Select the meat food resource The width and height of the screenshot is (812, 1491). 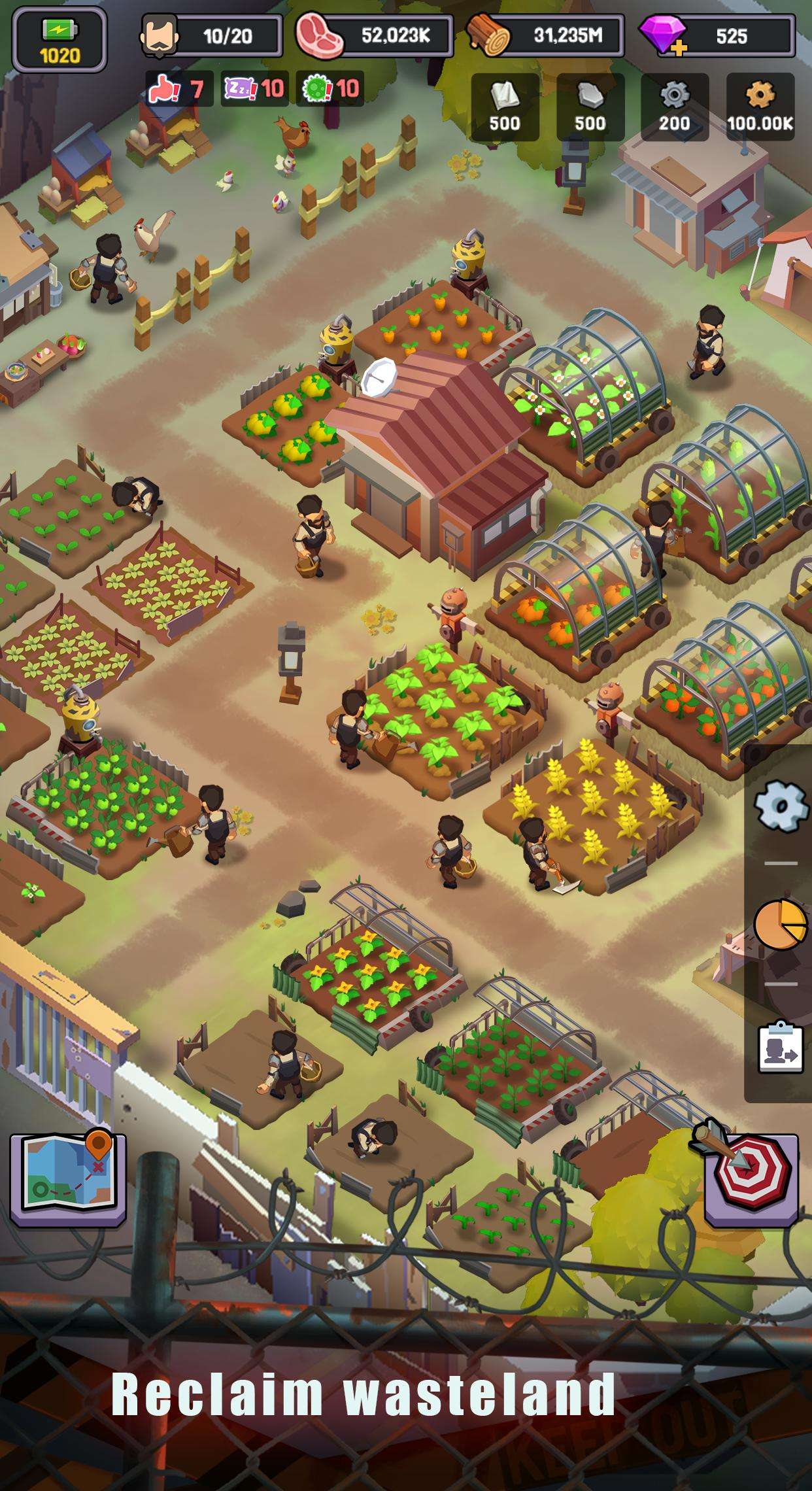click(x=374, y=36)
